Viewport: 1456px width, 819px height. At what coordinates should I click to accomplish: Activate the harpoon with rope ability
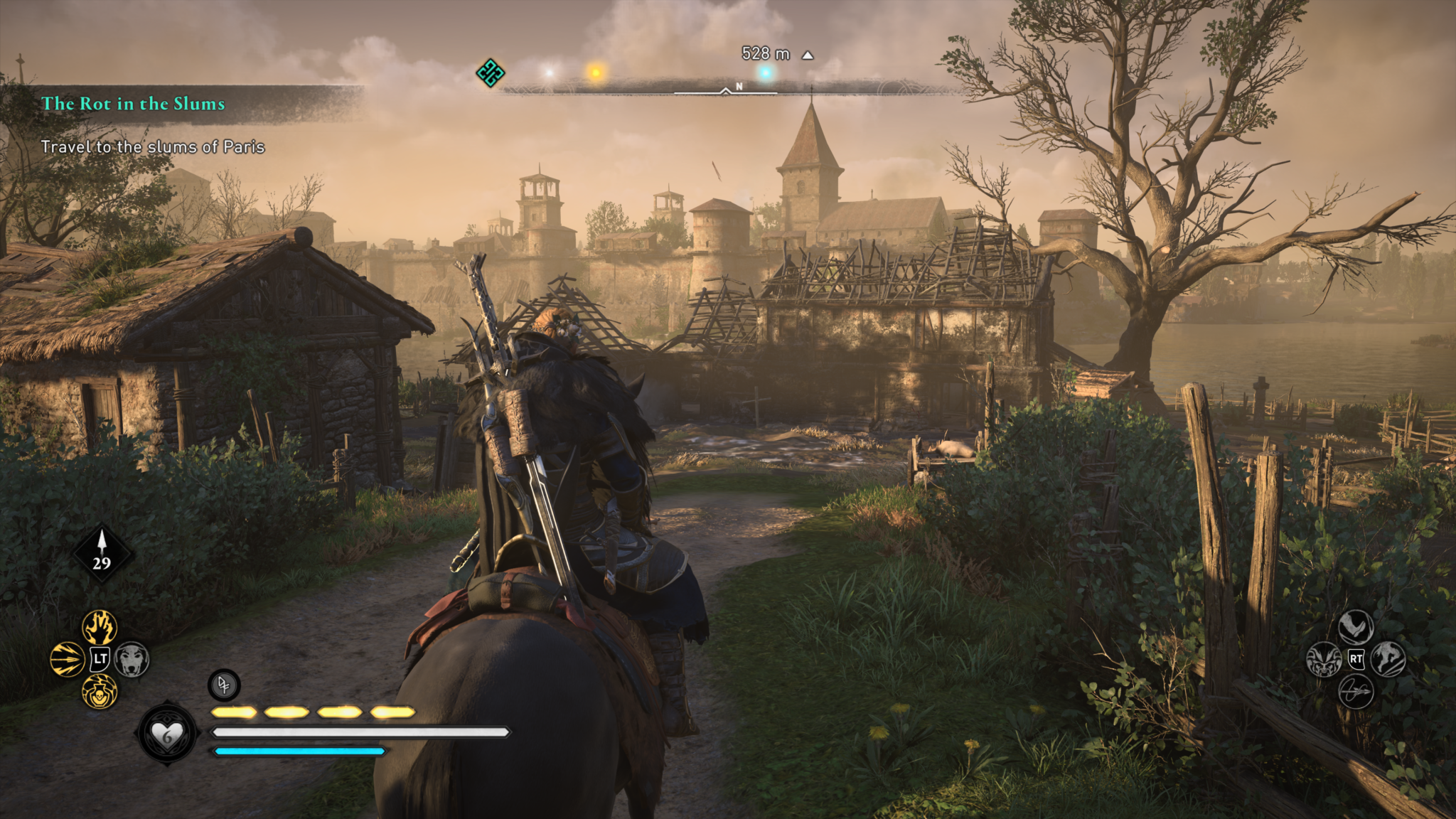[x=1356, y=691]
